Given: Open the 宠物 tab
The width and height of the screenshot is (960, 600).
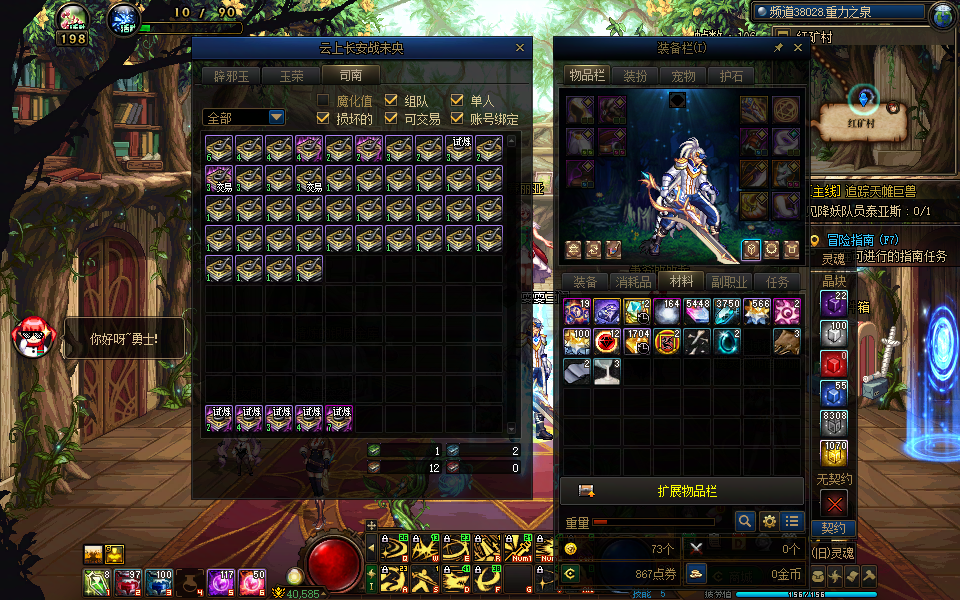Looking at the screenshot, I should (684, 75).
